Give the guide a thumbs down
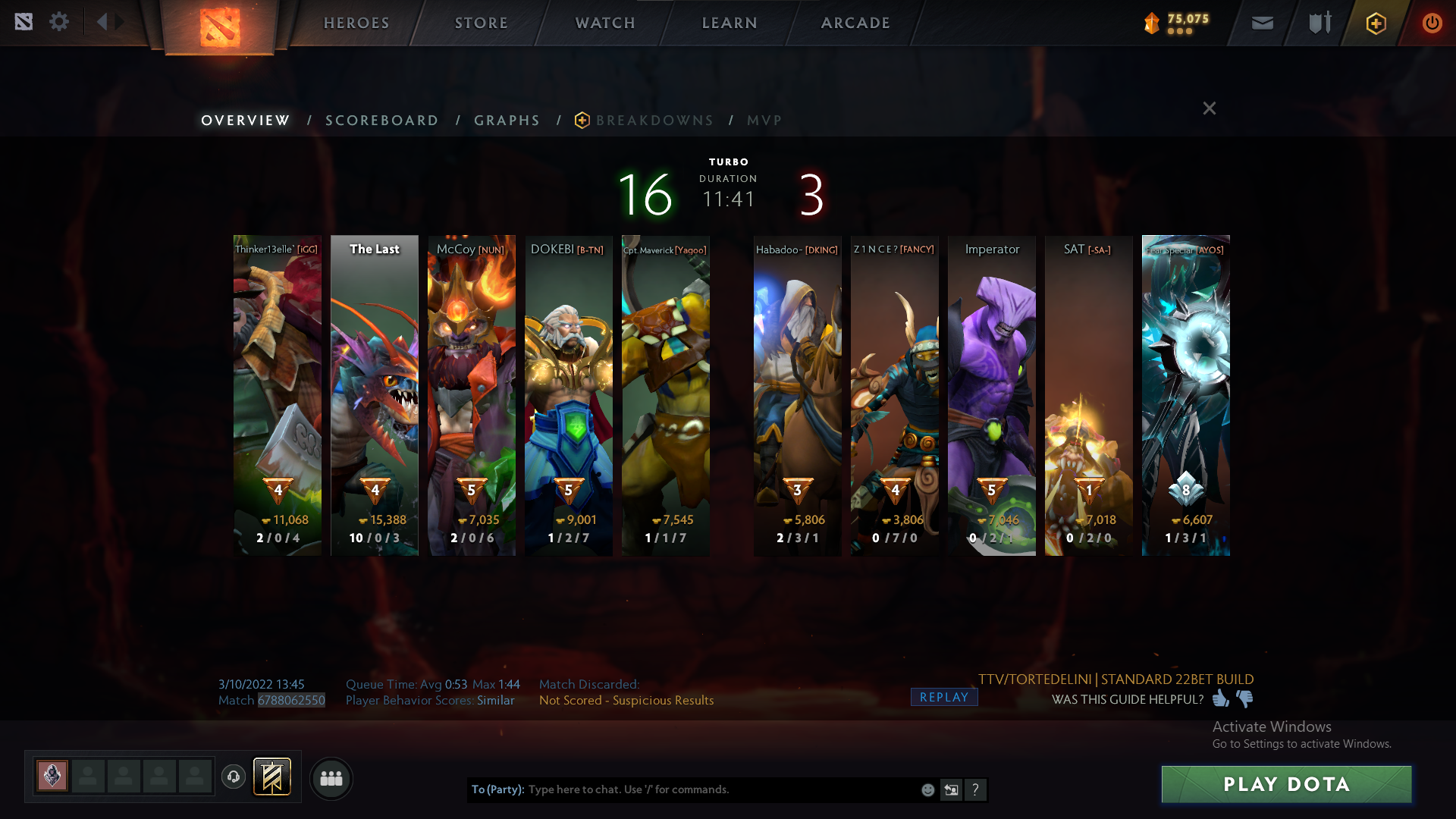Screen dimensions: 1456x819 click(x=1244, y=699)
